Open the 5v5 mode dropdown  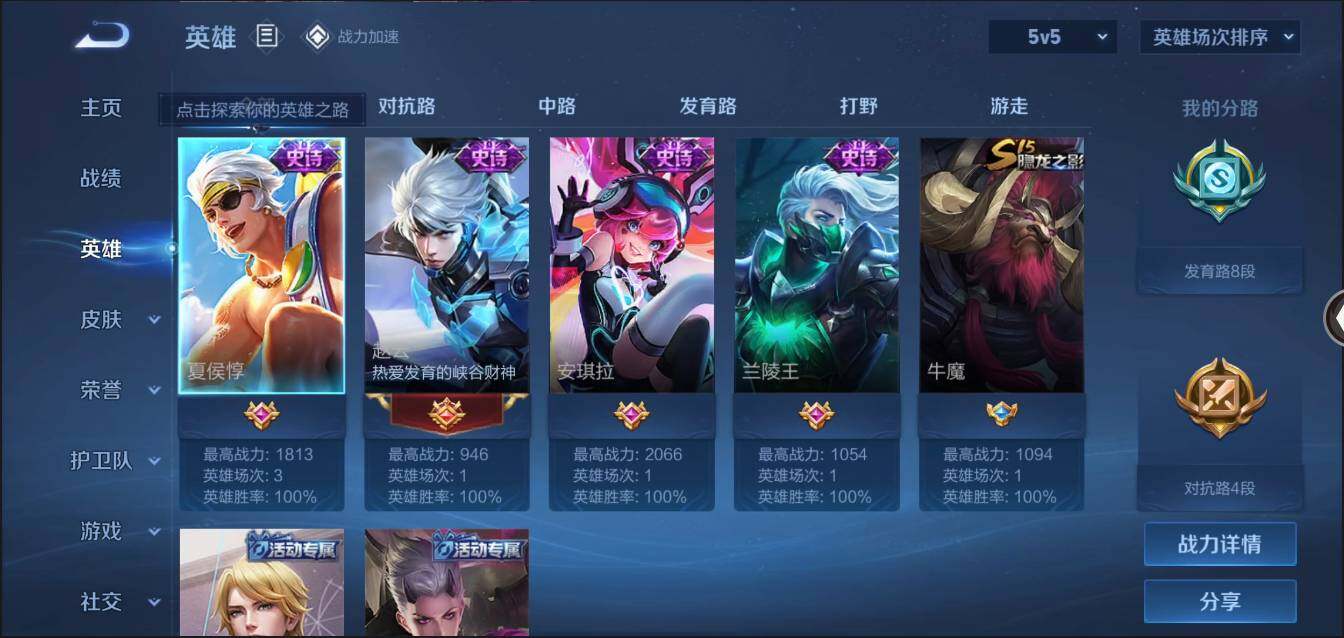click(x=1053, y=38)
